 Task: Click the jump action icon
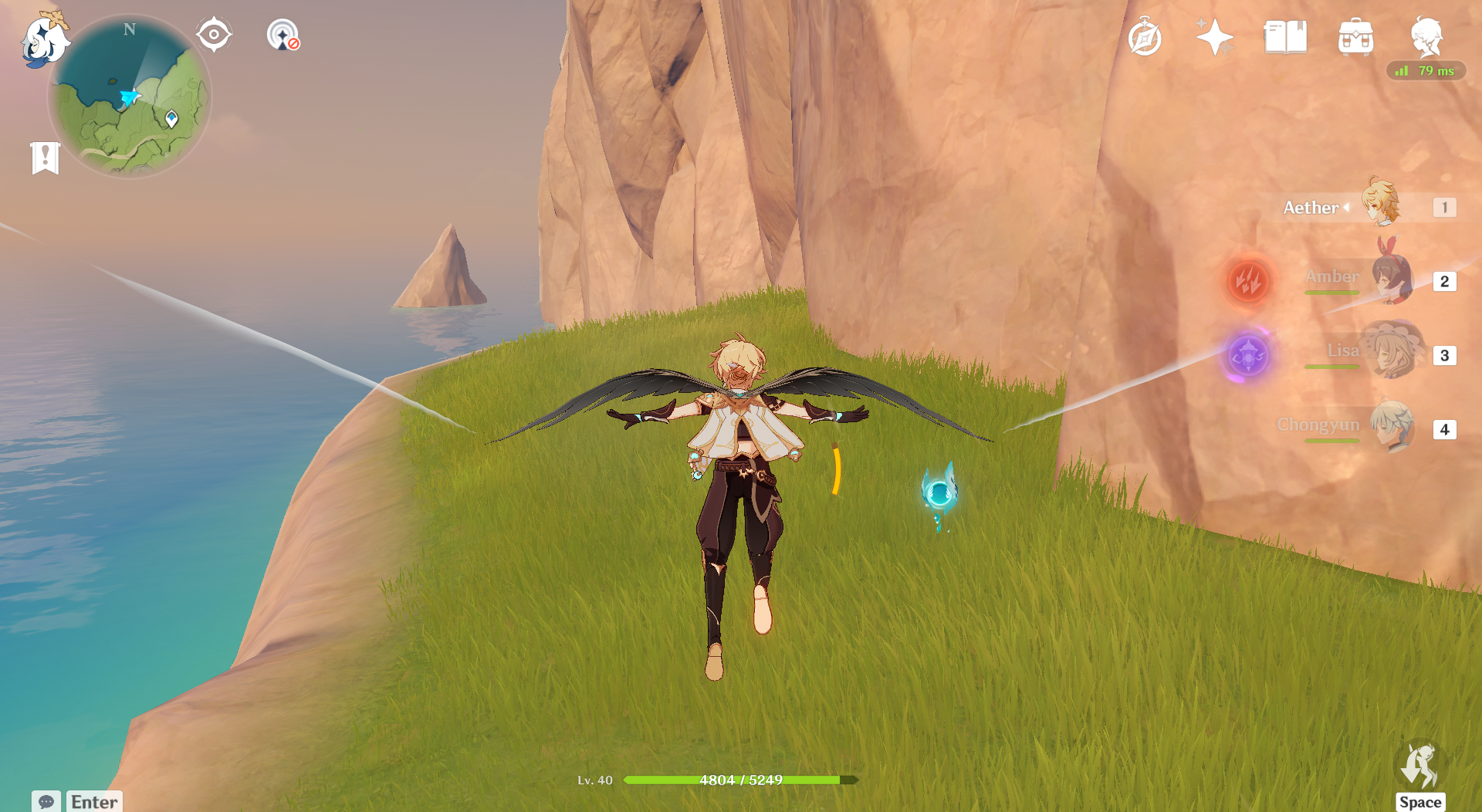[x=1420, y=766]
